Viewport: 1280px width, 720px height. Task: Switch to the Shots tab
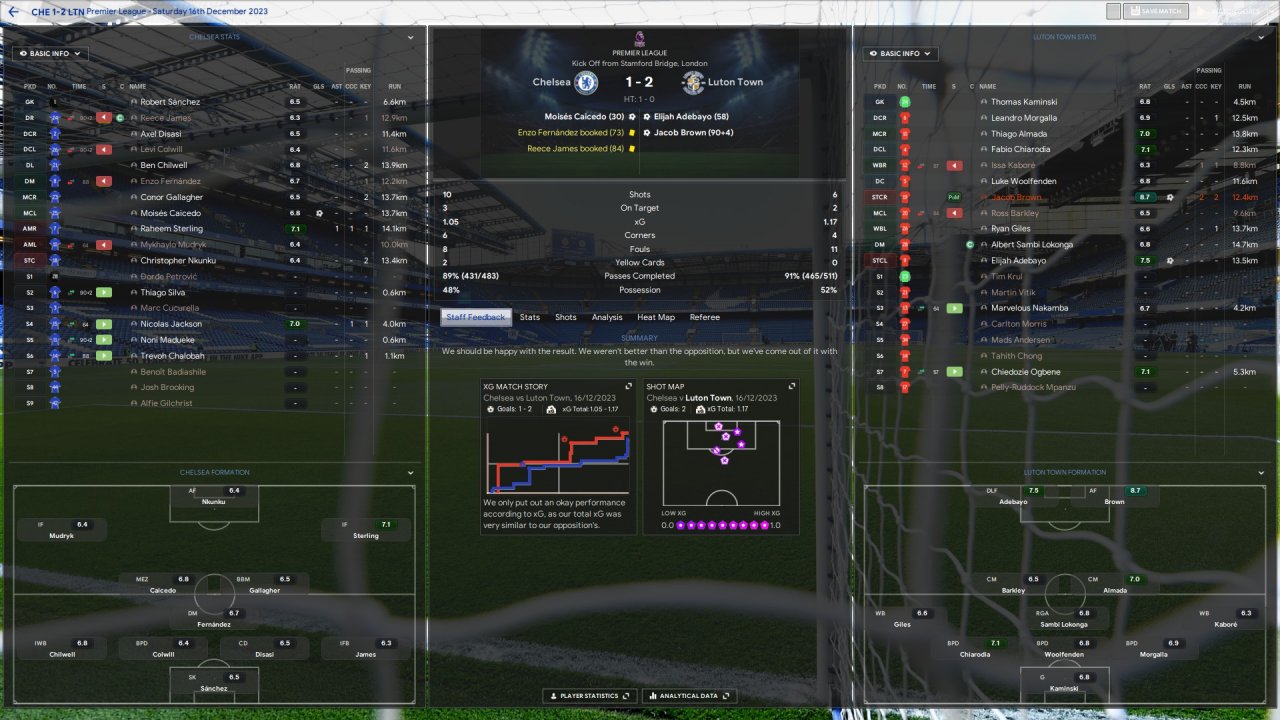coord(566,317)
